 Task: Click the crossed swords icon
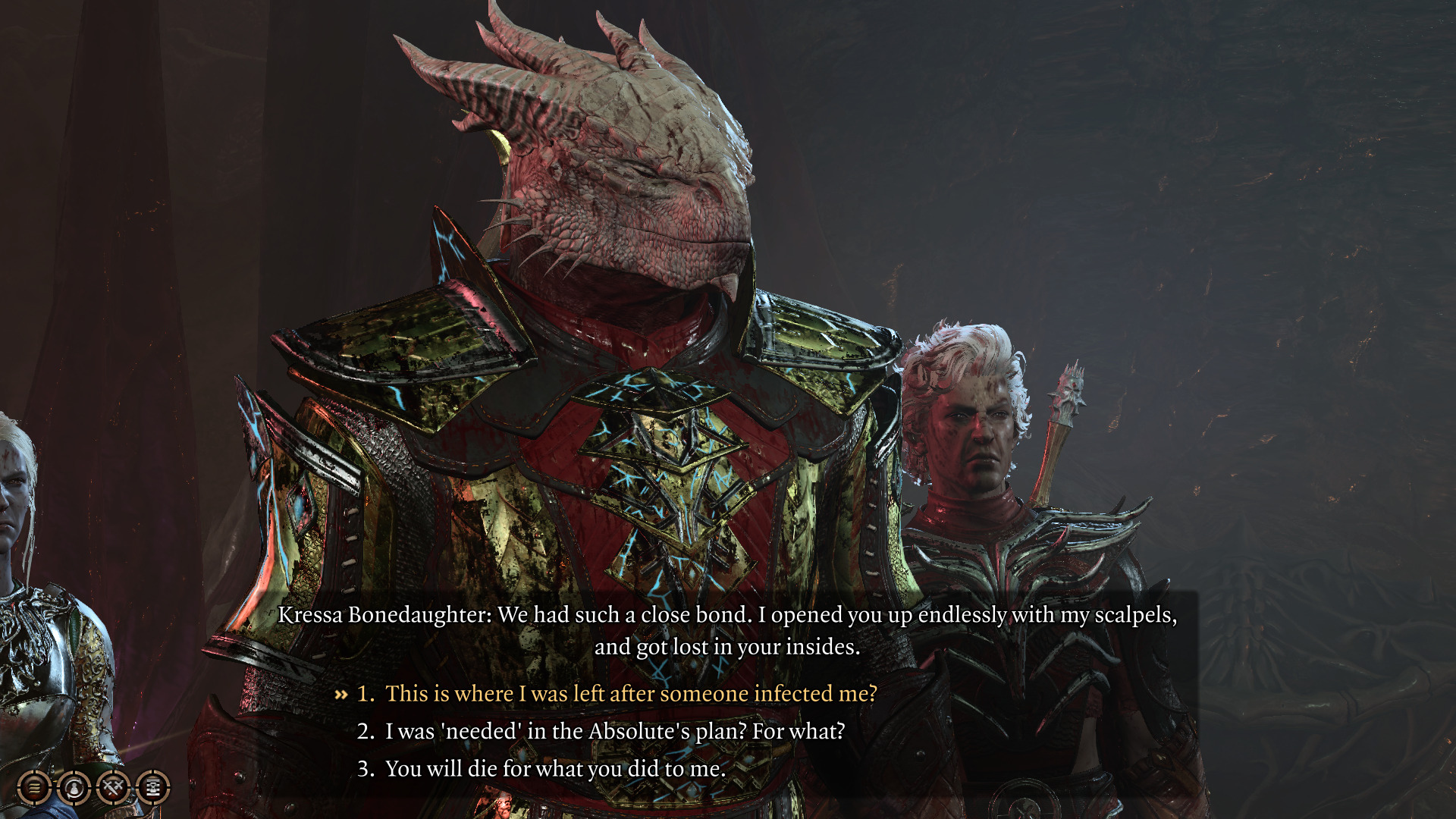(114, 788)
